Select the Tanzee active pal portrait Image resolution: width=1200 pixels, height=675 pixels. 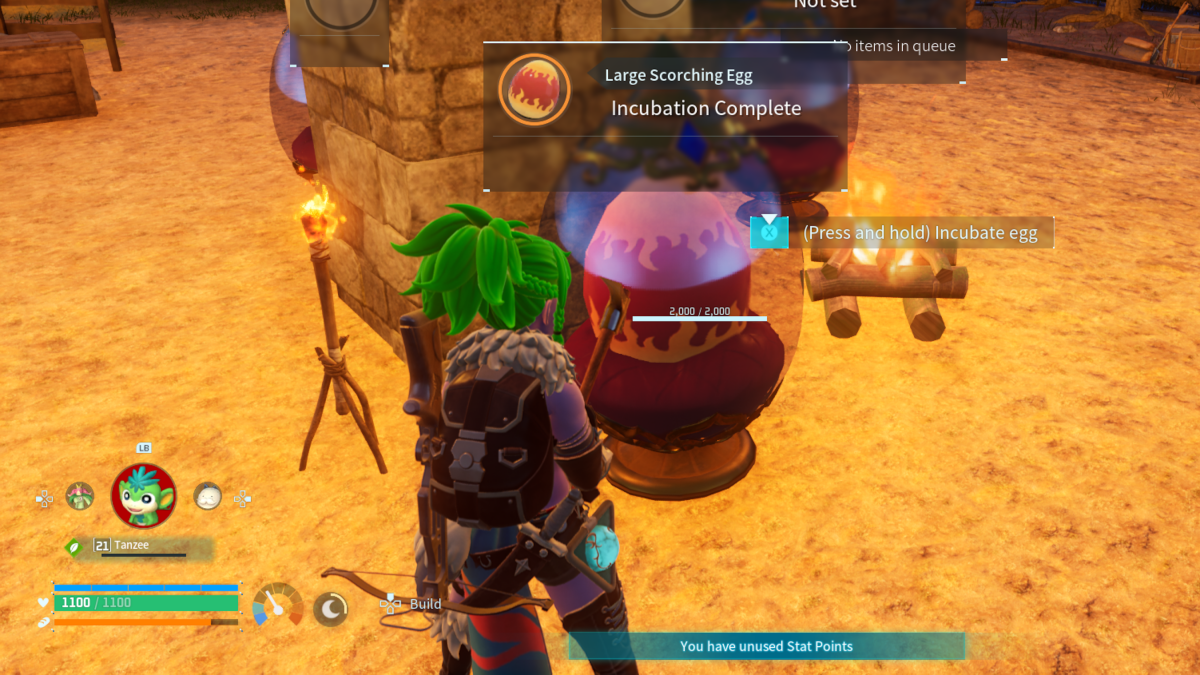(x=143, y=495)
